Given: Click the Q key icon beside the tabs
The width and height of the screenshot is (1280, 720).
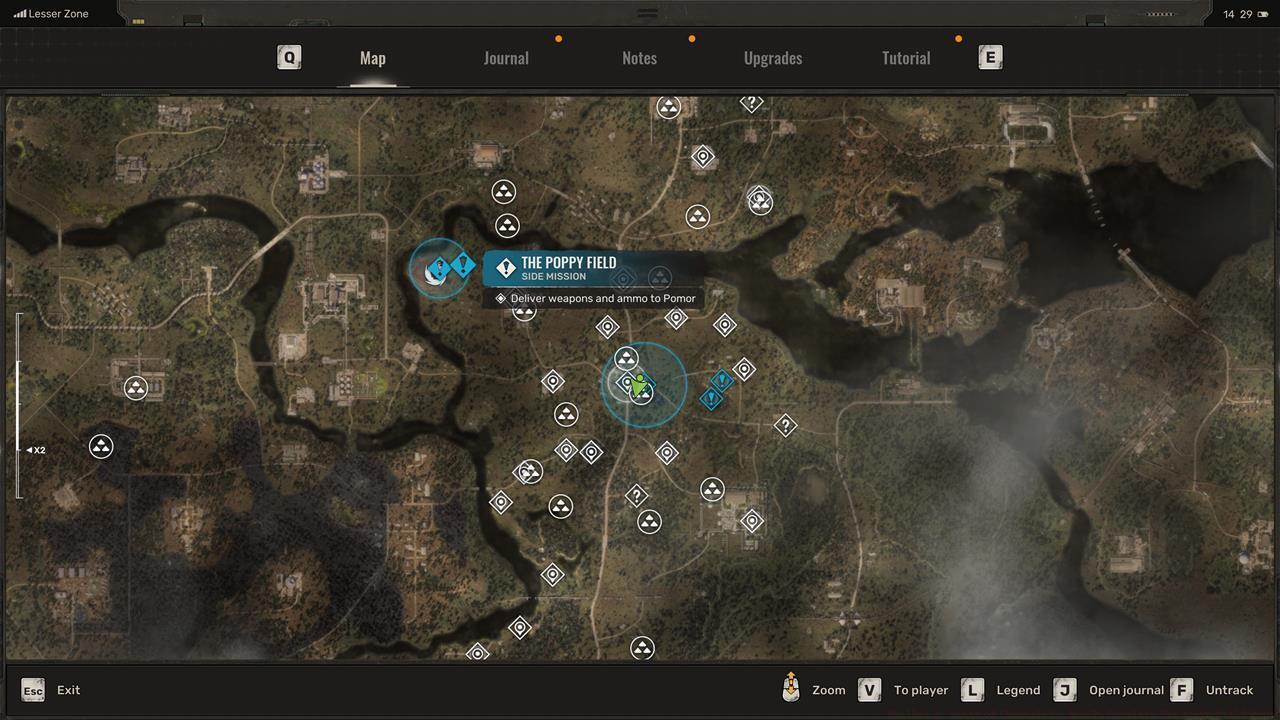Looking at the screenshot, I should (289, 57).
